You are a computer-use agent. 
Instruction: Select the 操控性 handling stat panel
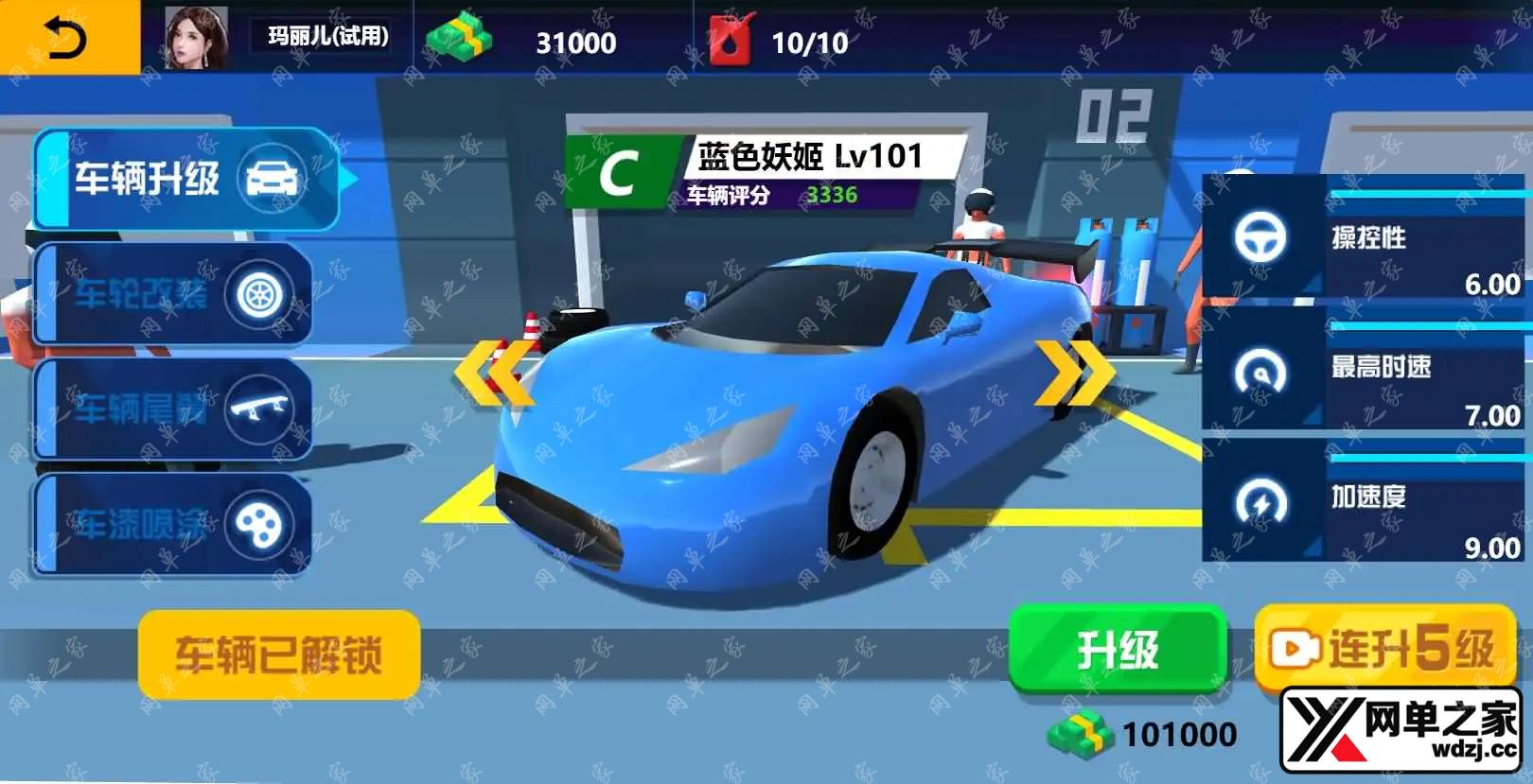[x=1366, y=244]
